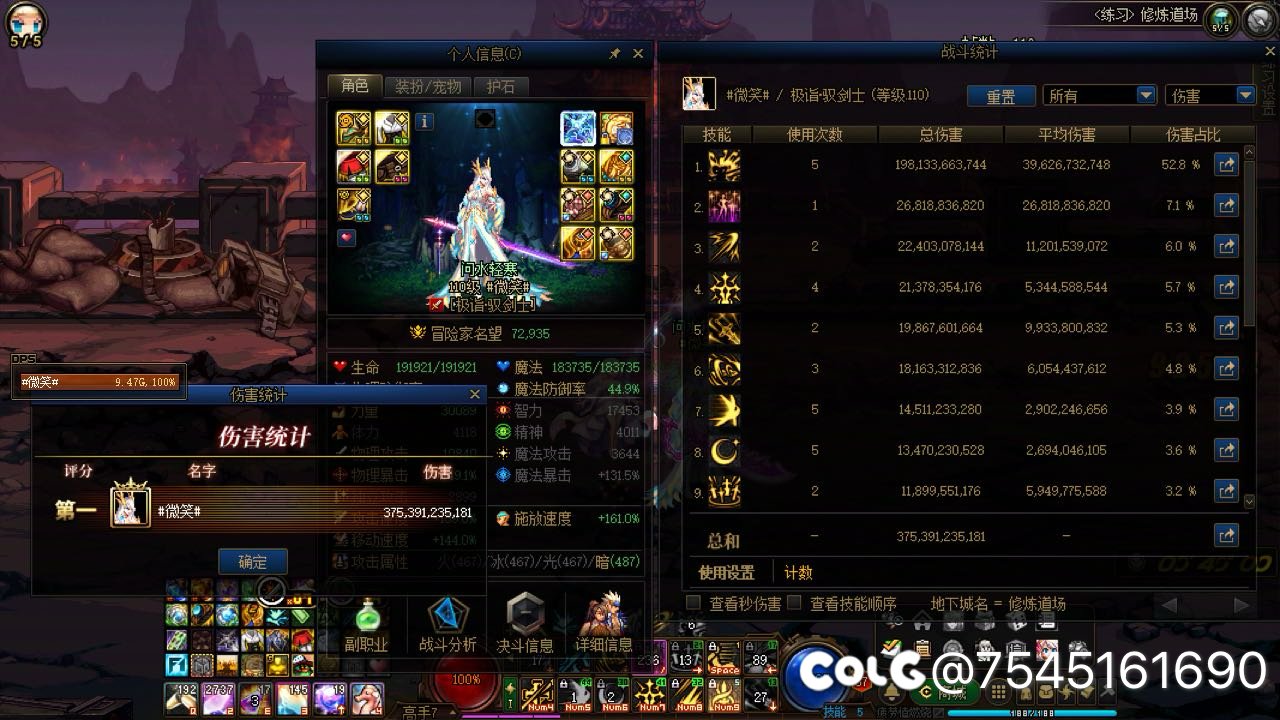Enable the 查看技能顺序 checkbox
1280x720 pixels.
(x=795, y=602)
